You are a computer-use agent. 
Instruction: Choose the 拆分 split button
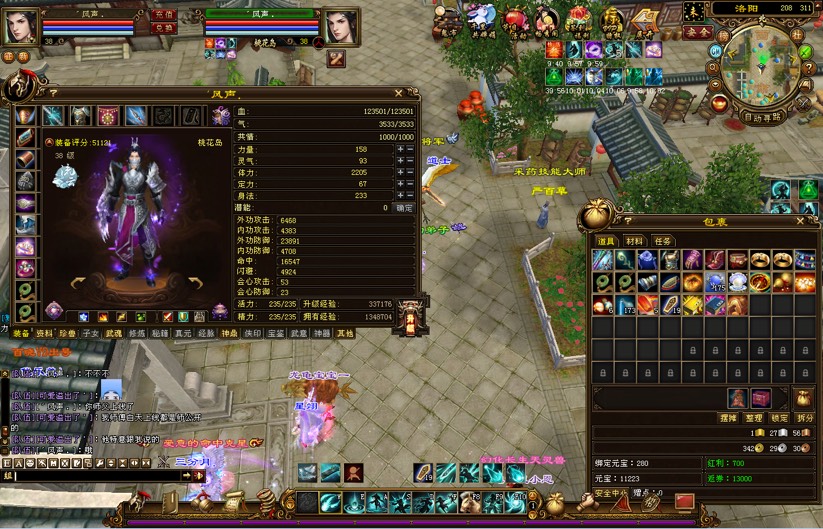[x=805, y=417]
